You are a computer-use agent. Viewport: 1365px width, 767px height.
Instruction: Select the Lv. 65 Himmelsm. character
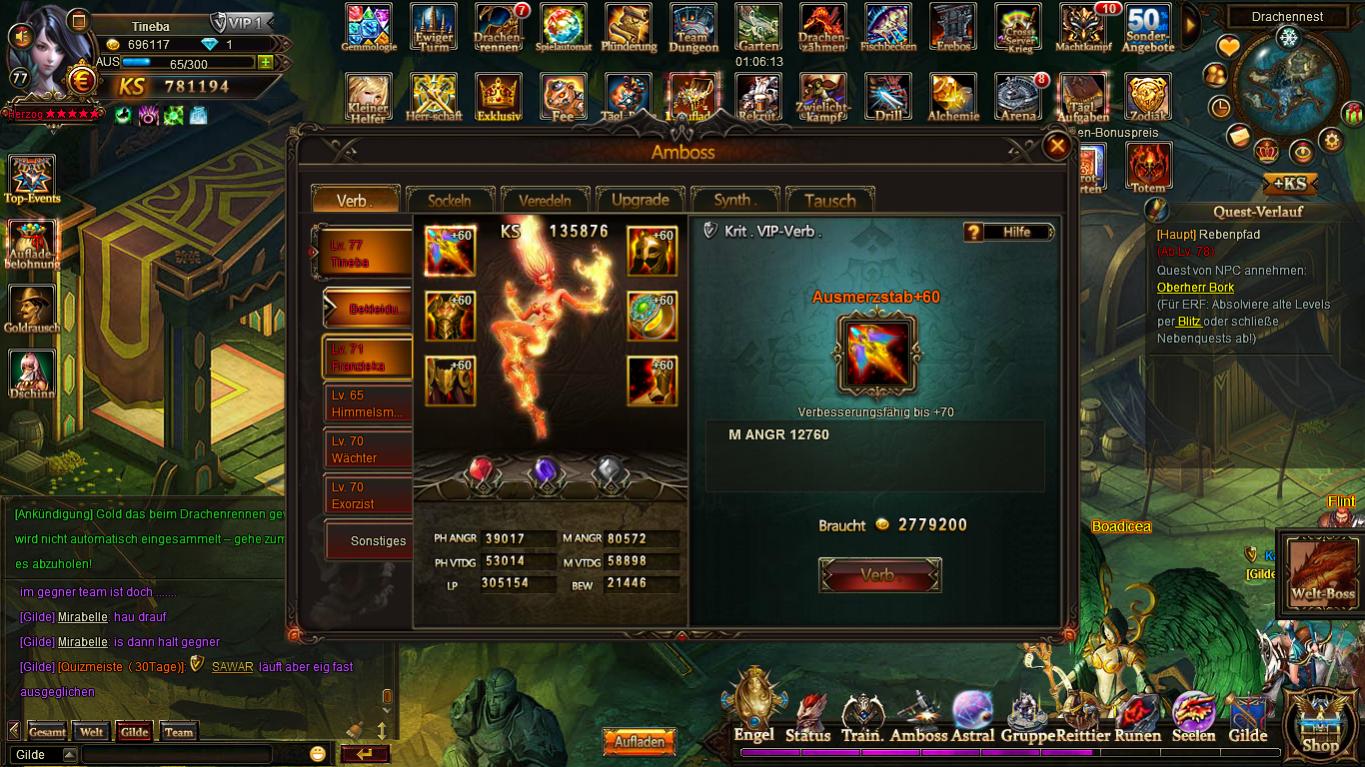pos(368,404)
